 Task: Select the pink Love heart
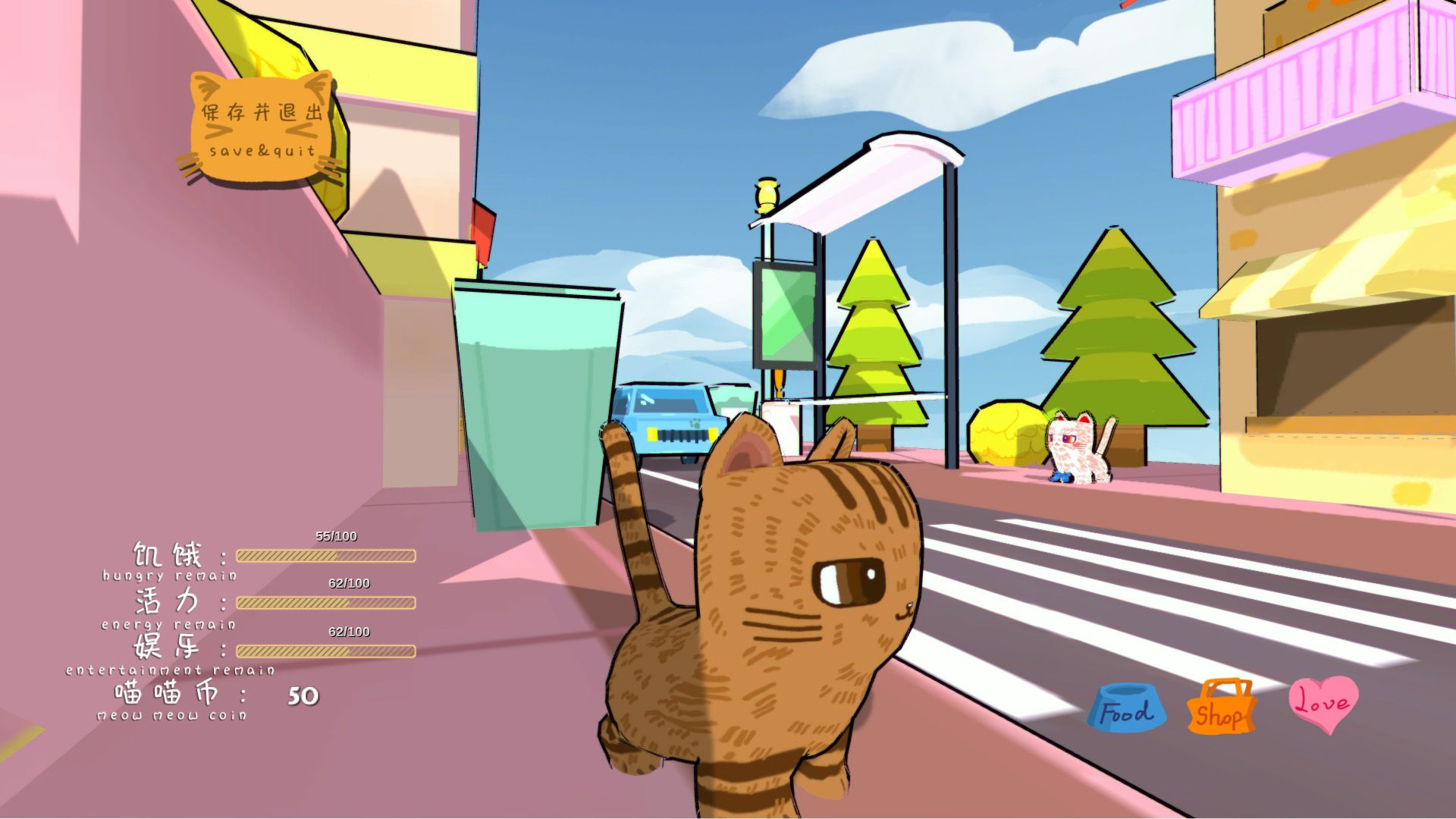tap(1323, 703)
